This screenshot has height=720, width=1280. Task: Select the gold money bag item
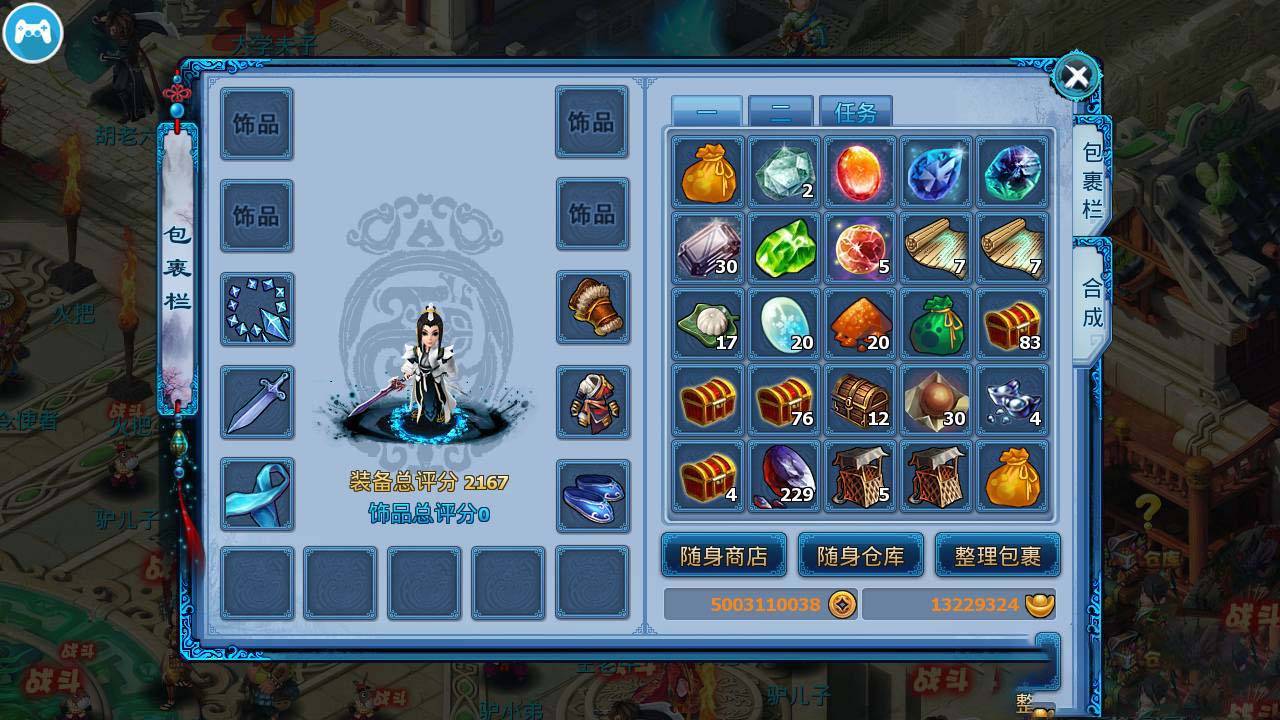(x=708, y=175)
